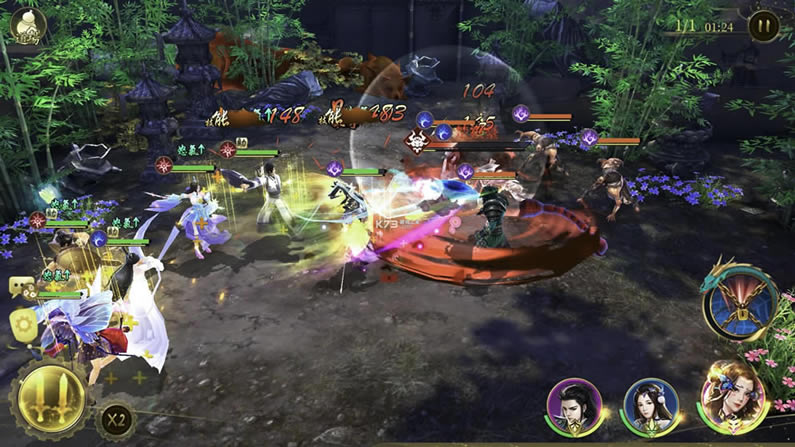Switch the X2 battle speed
The image size is (795, 447).
click(x=115, y=419)
